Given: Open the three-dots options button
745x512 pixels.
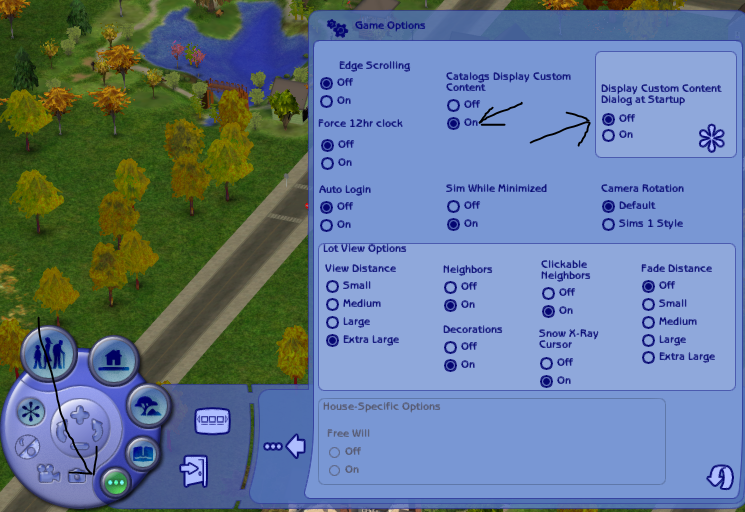Looking at the screenshot, I should 115,482.
